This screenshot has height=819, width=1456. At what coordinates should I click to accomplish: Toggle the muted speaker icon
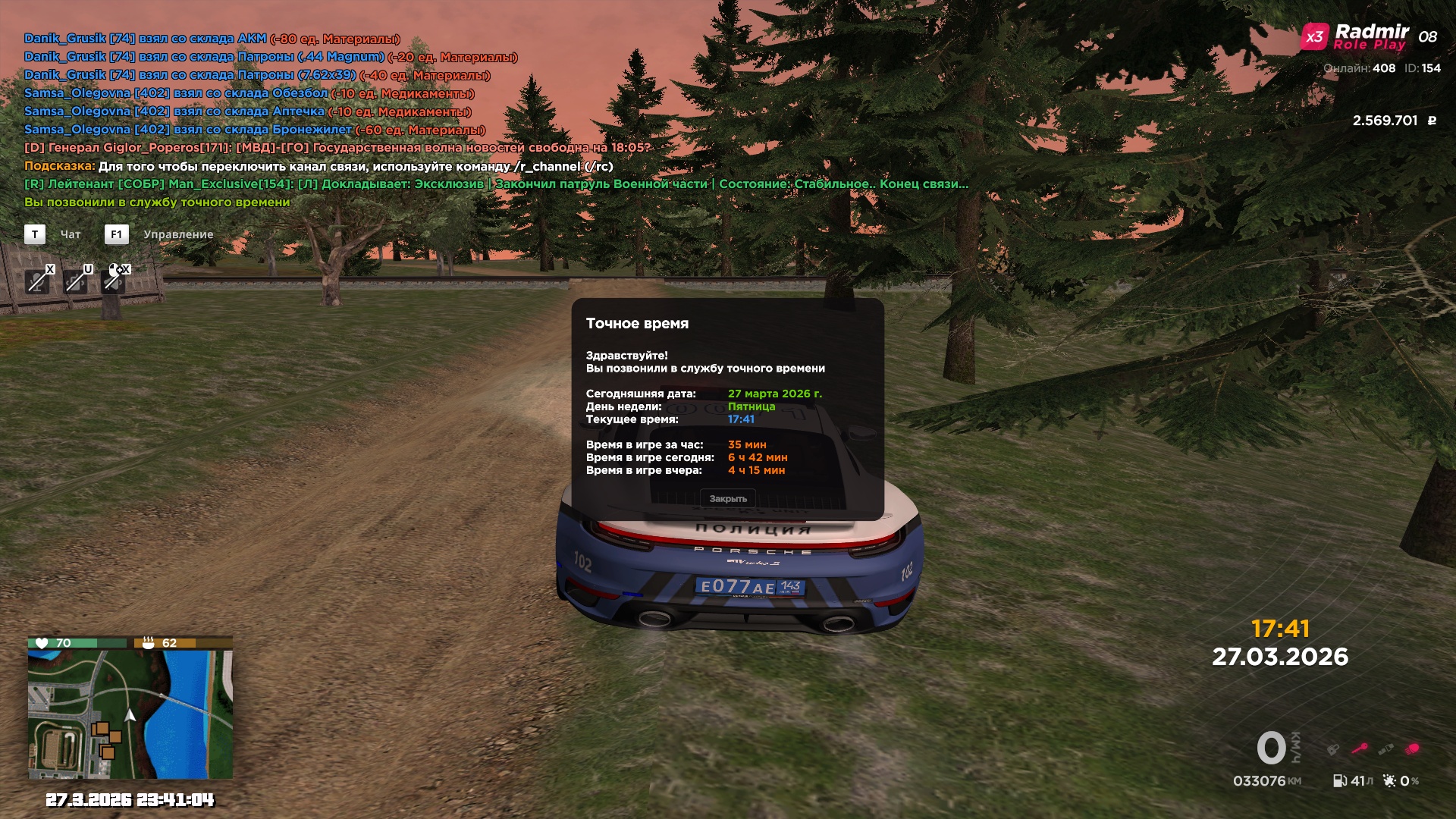[114, 280]
